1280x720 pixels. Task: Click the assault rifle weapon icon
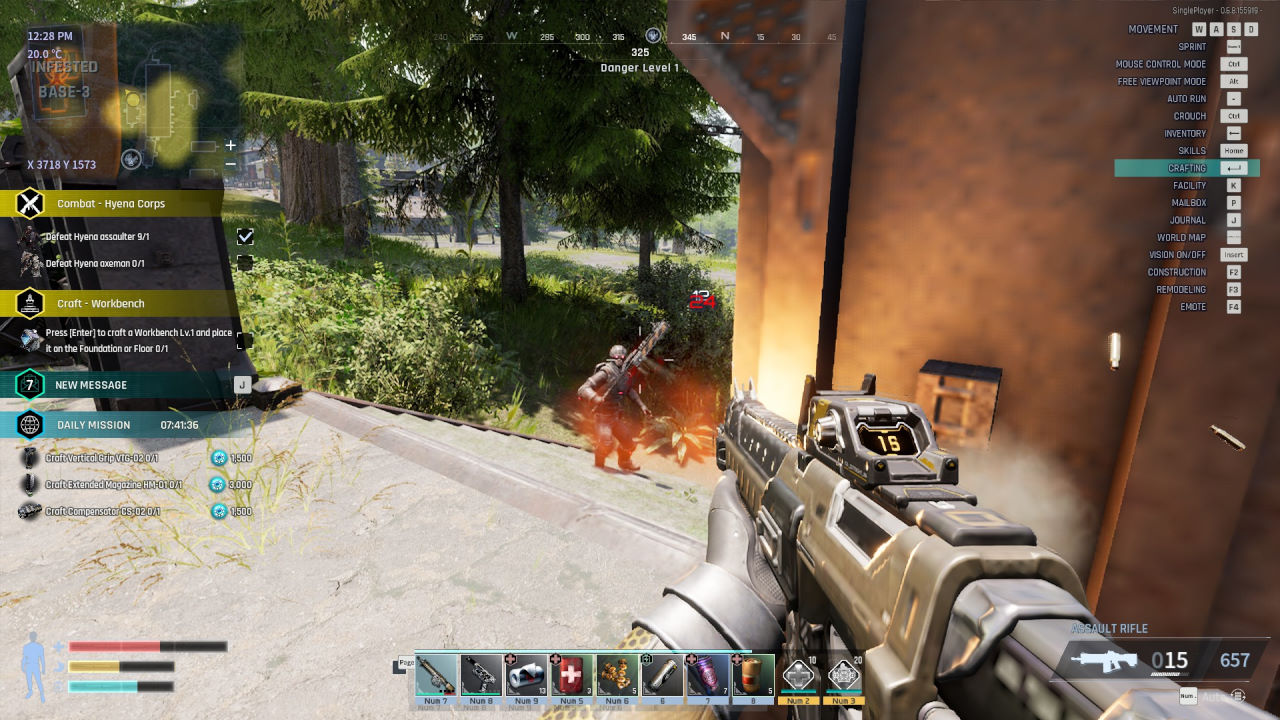tap(1104, 661)
